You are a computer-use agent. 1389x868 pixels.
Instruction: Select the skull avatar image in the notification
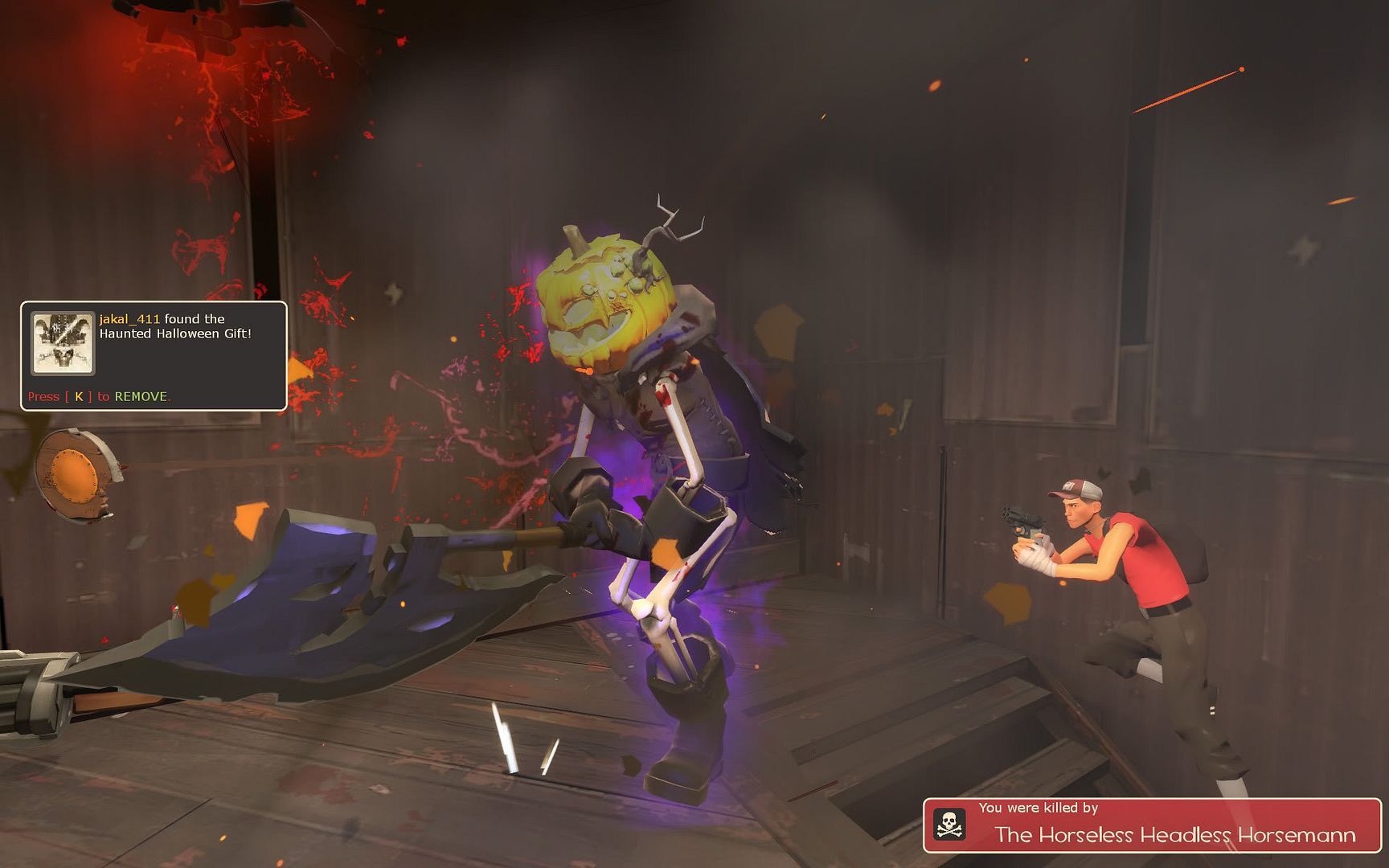click(x=63, y=343)
